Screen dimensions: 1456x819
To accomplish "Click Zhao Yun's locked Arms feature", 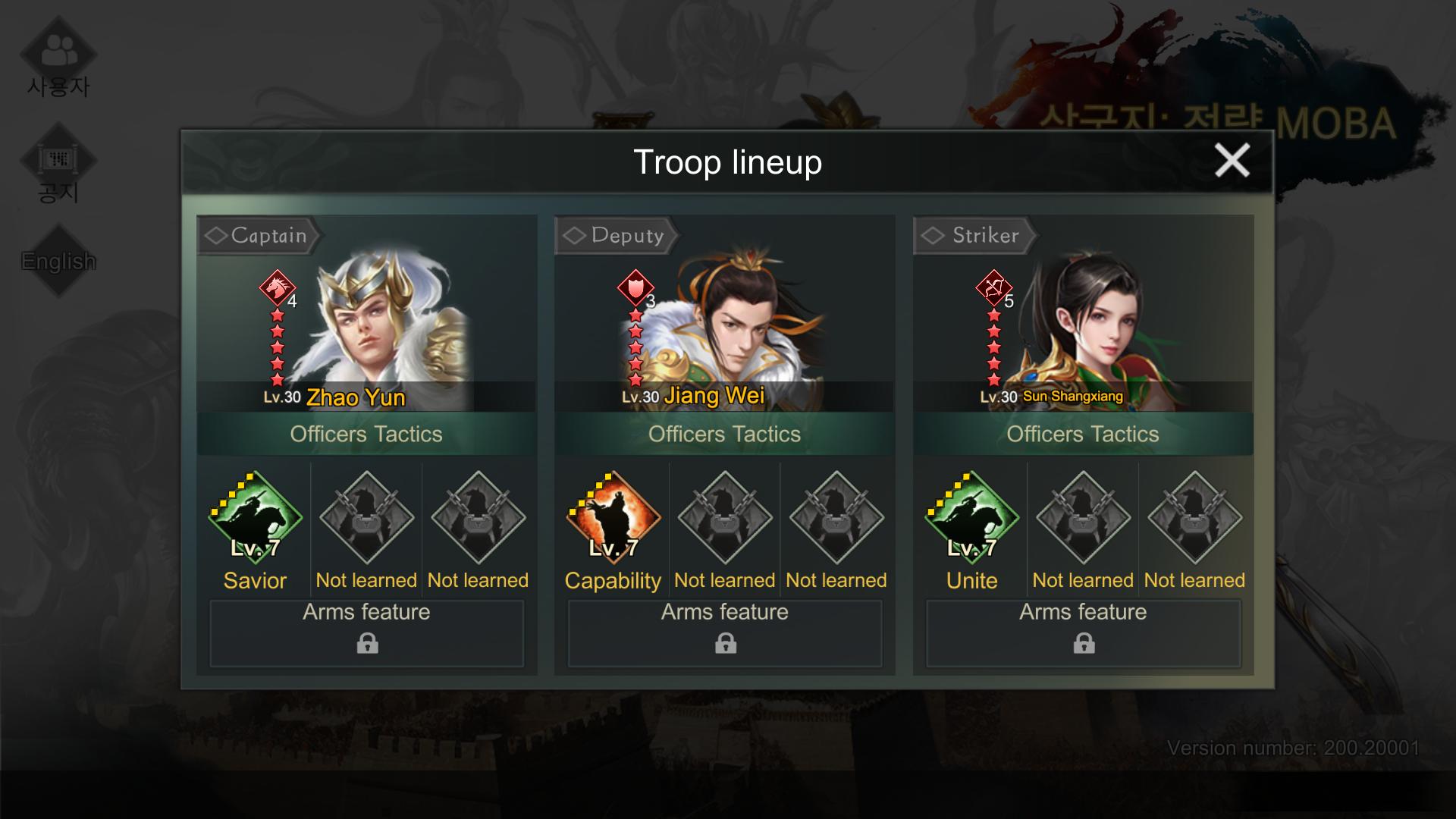I will point(367,633).
